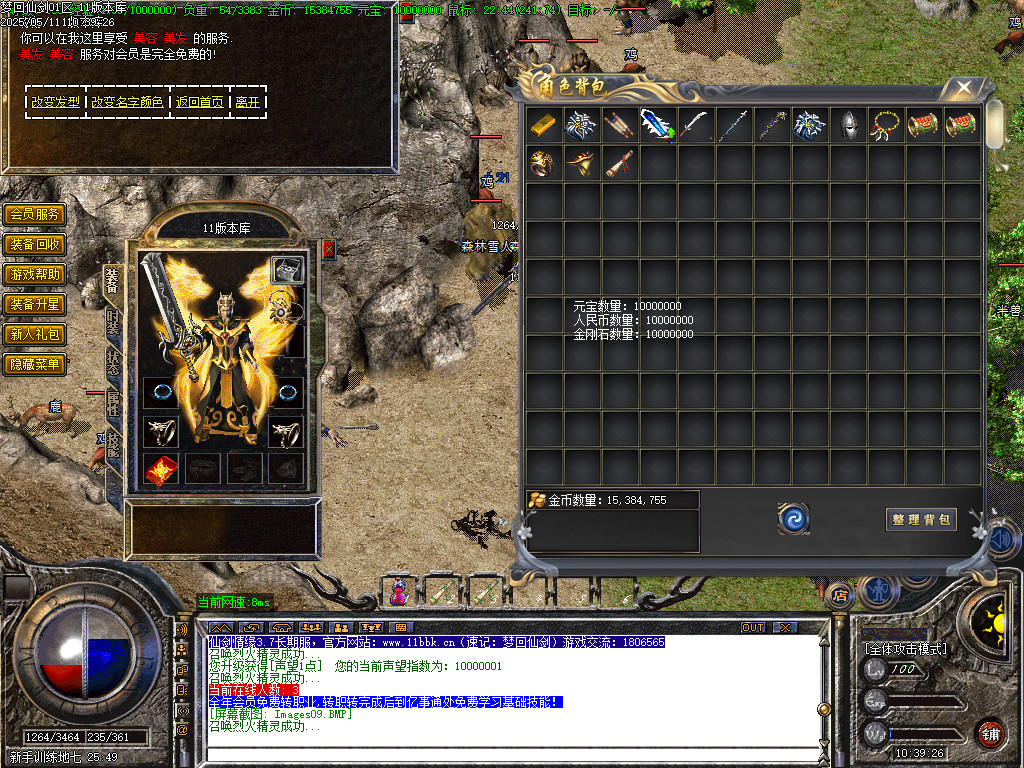Choose 改变发型 dialogue option
The image size is (1024, 768).
click(x=55, y=102)
